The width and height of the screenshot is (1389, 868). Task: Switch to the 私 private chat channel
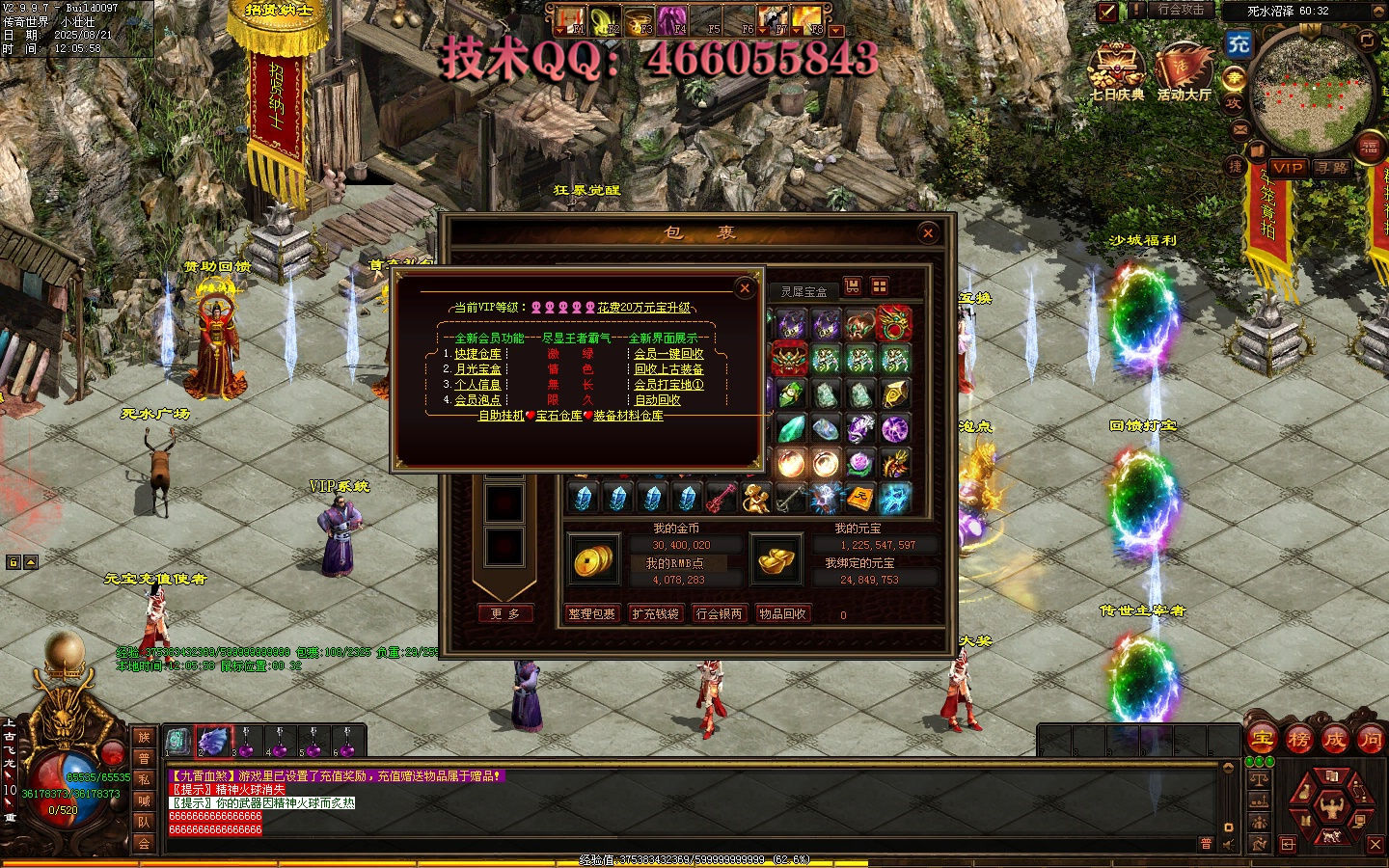pos(144,779)
